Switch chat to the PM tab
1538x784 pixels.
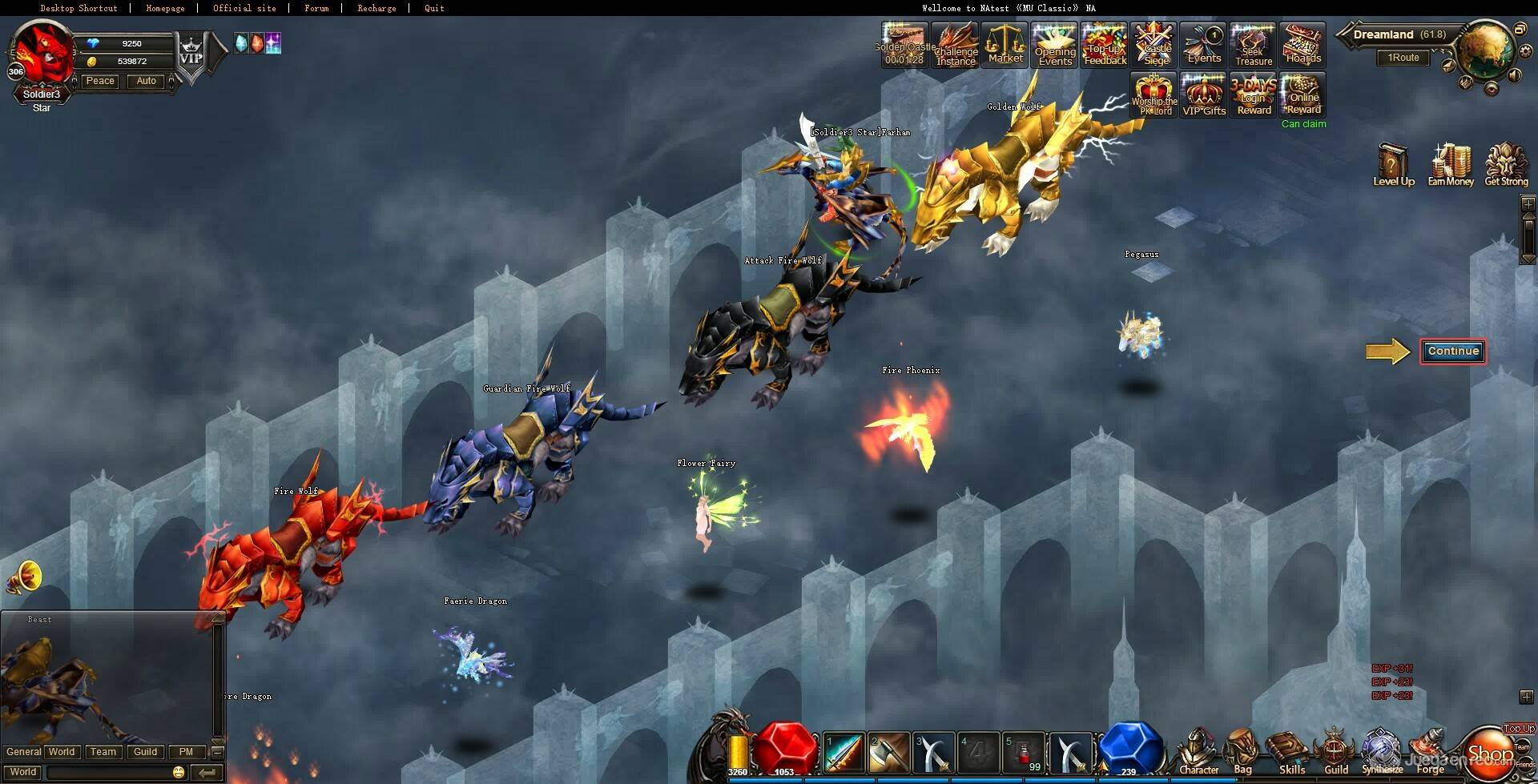186,752
